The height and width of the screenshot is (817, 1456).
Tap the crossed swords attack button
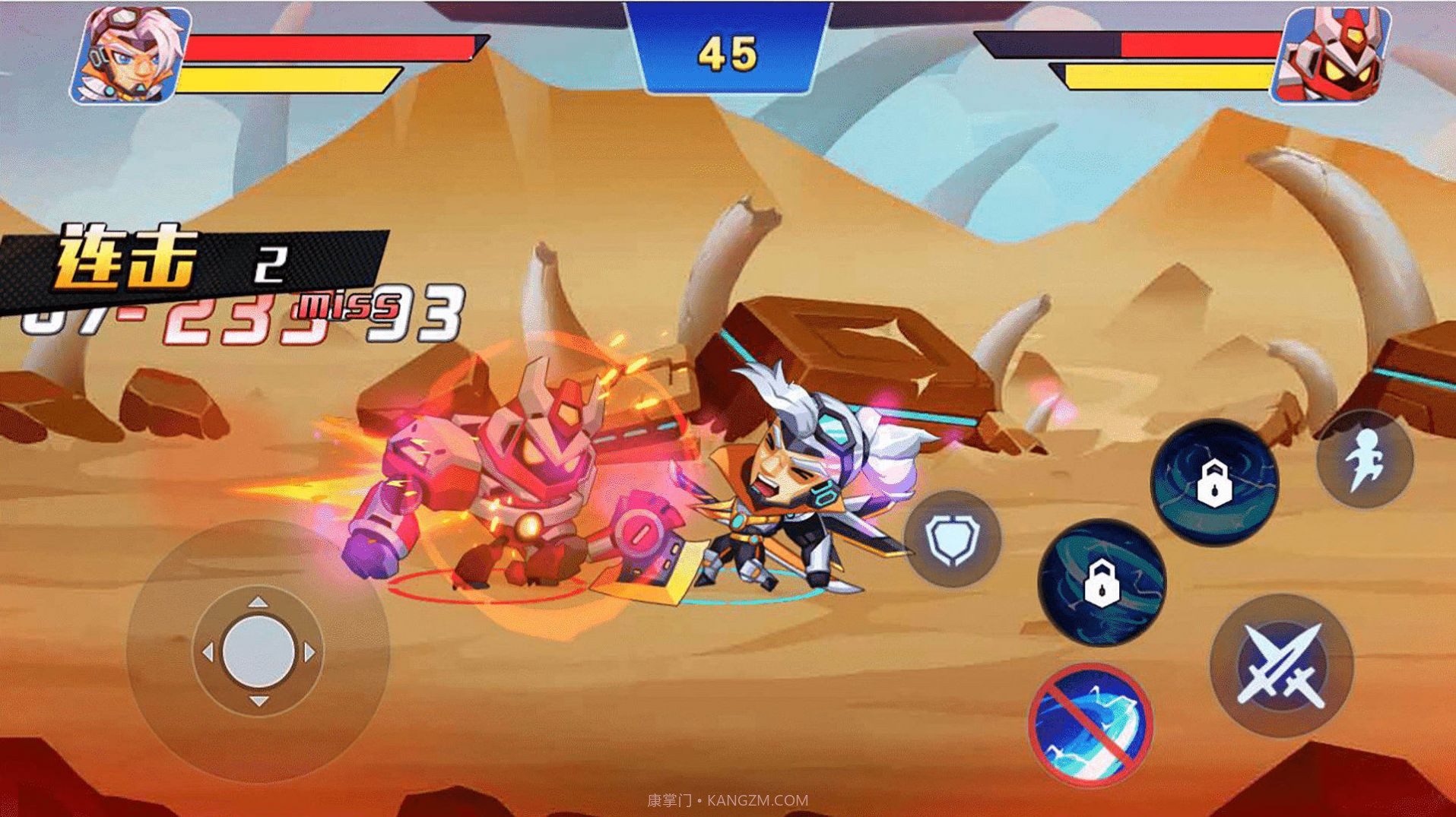(1282, 665)
